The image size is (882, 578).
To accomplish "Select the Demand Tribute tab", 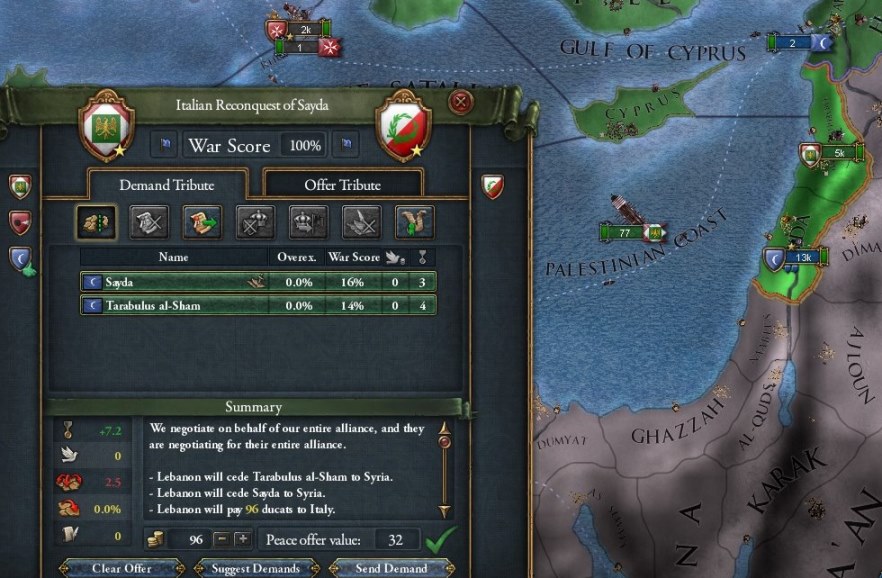I will (x=167, y=184).
